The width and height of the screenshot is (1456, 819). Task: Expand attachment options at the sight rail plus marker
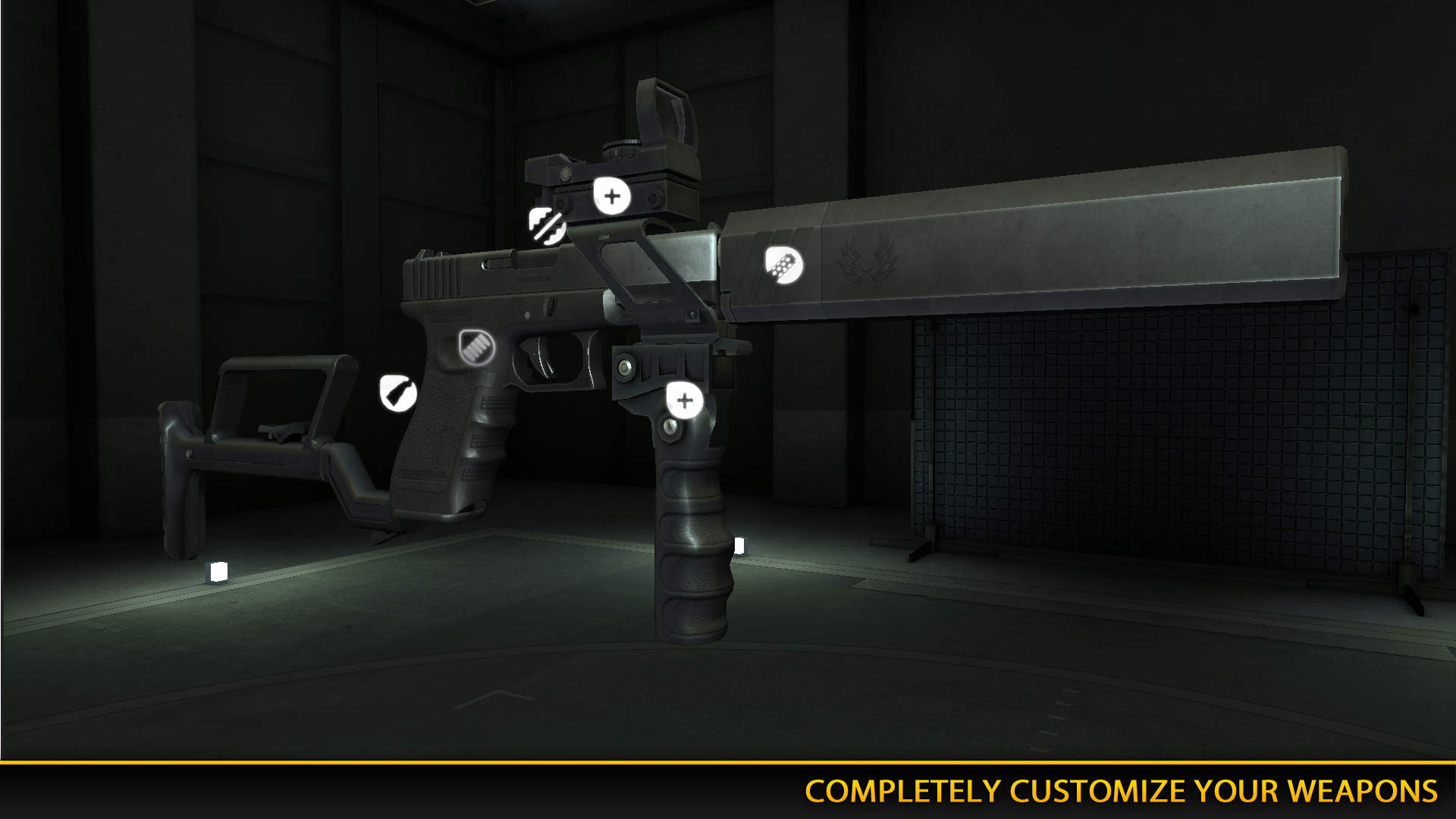[610, 196]
